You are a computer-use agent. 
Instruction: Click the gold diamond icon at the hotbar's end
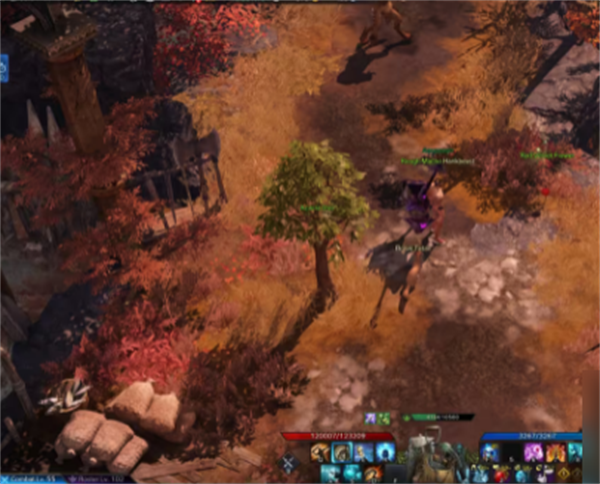(564, 473)
